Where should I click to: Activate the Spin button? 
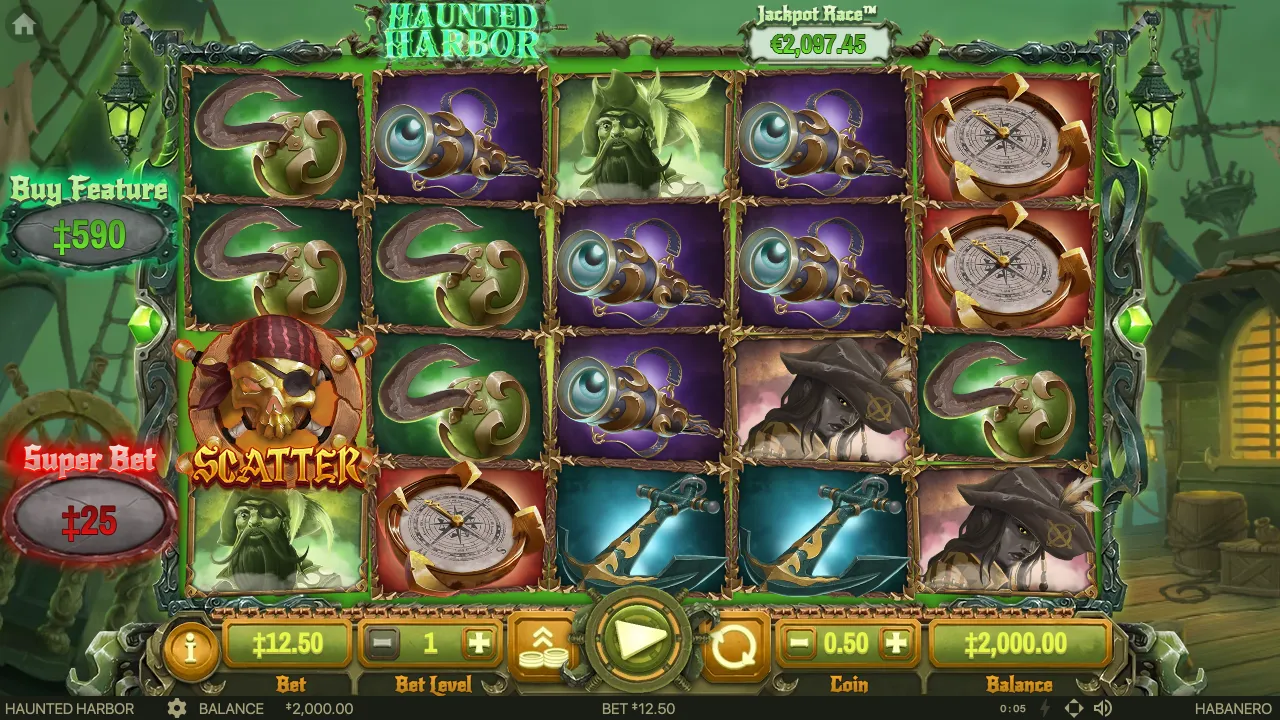(637, 644)
